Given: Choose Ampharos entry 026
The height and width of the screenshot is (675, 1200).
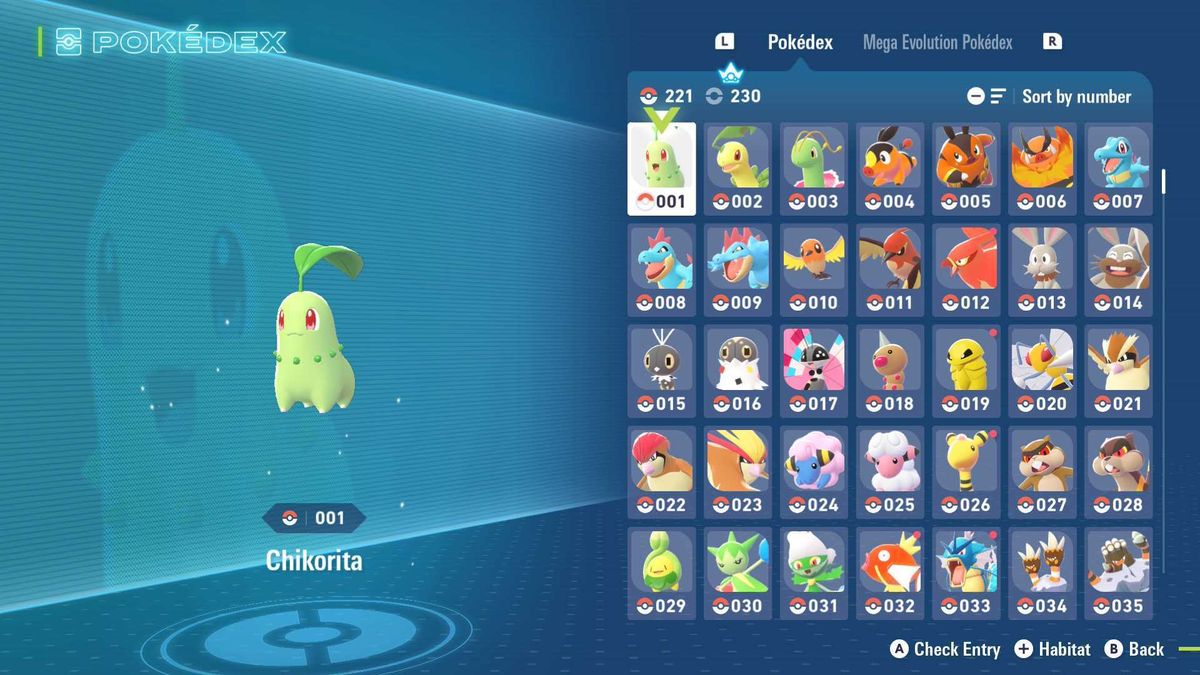Looking at the screenshot, I should coord(966,471).
